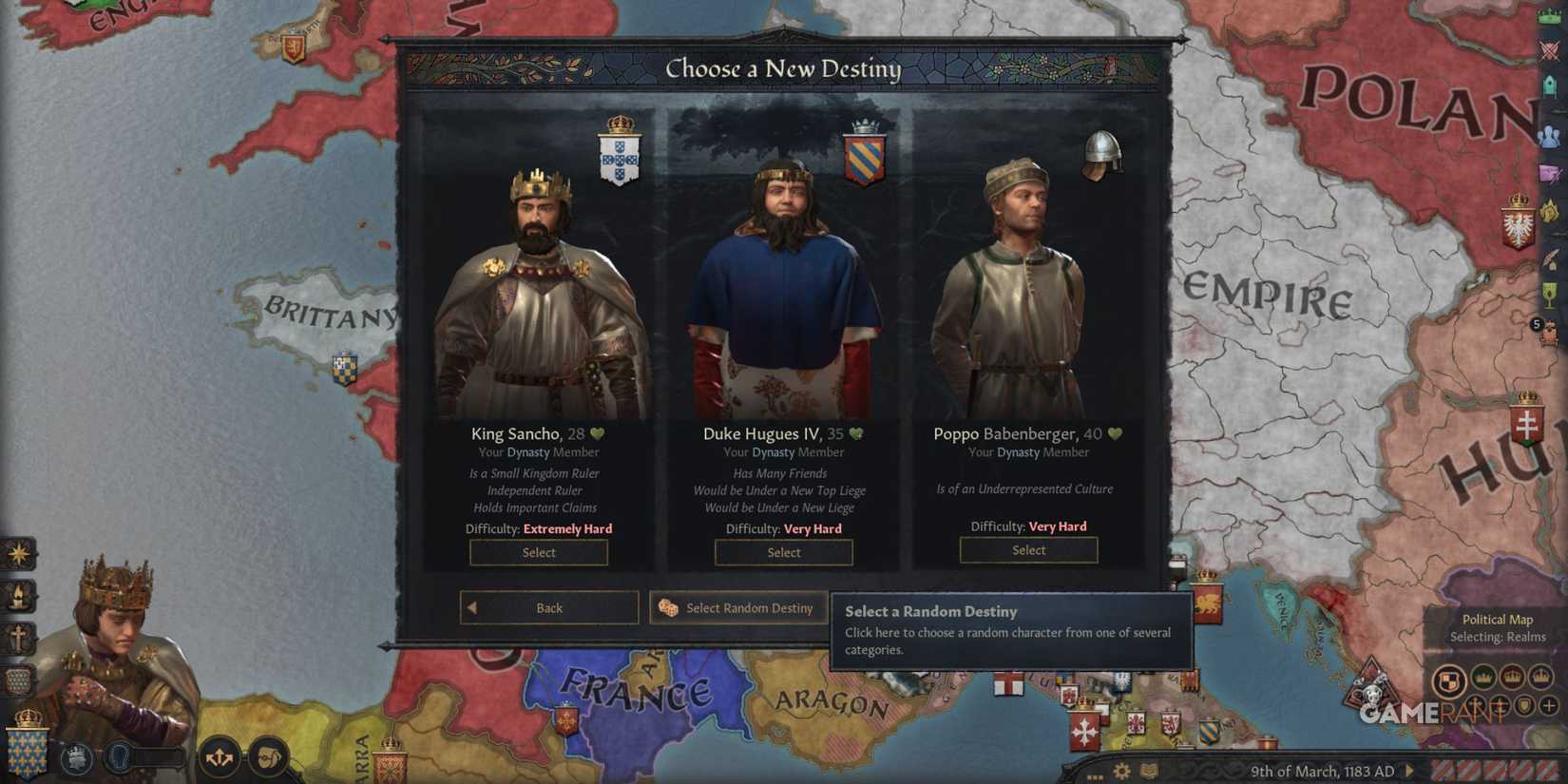This screenshot has height=784, width=1568.
Task: Toggle the Realms map mode button
Action: pyautogui.click(x=1450, y=679)
